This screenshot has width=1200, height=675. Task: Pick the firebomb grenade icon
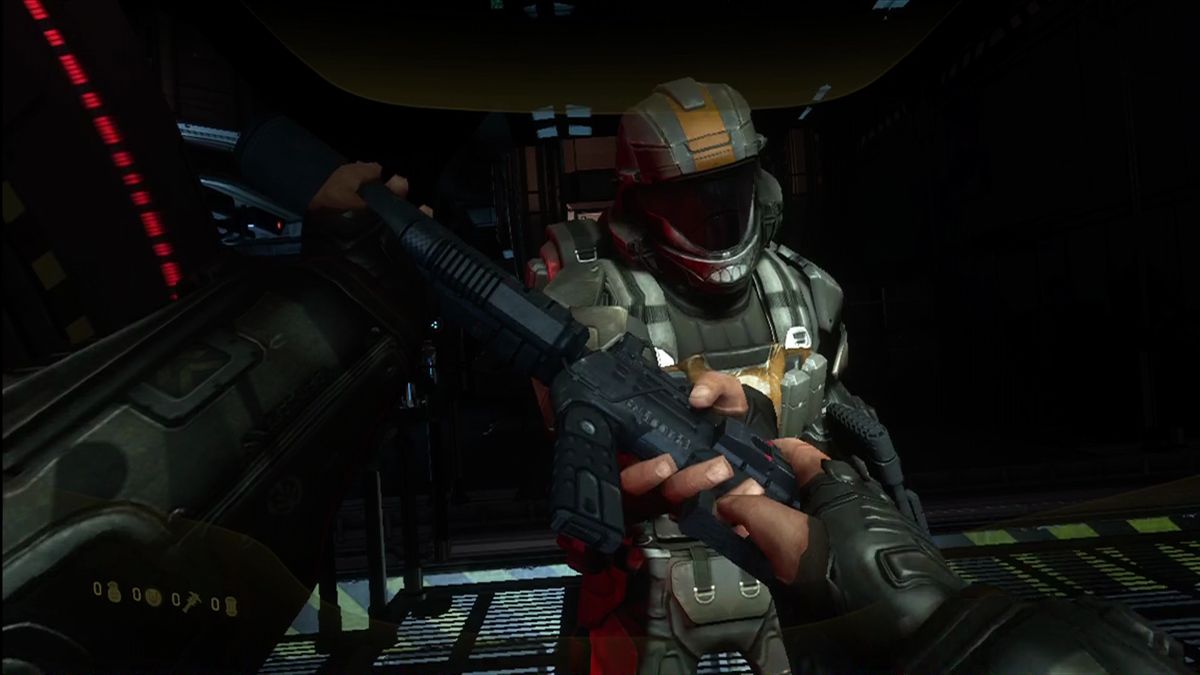click(229, 604)
